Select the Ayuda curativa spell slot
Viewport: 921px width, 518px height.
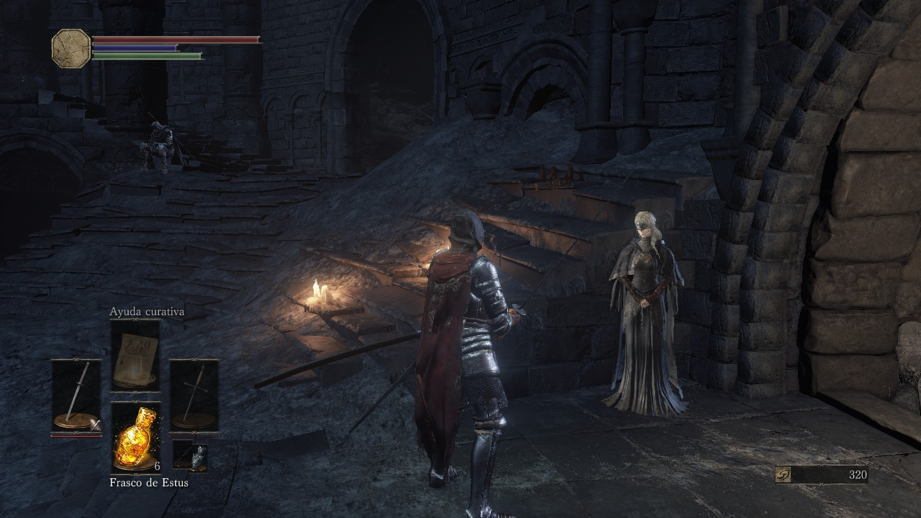(x=134, y=357)
